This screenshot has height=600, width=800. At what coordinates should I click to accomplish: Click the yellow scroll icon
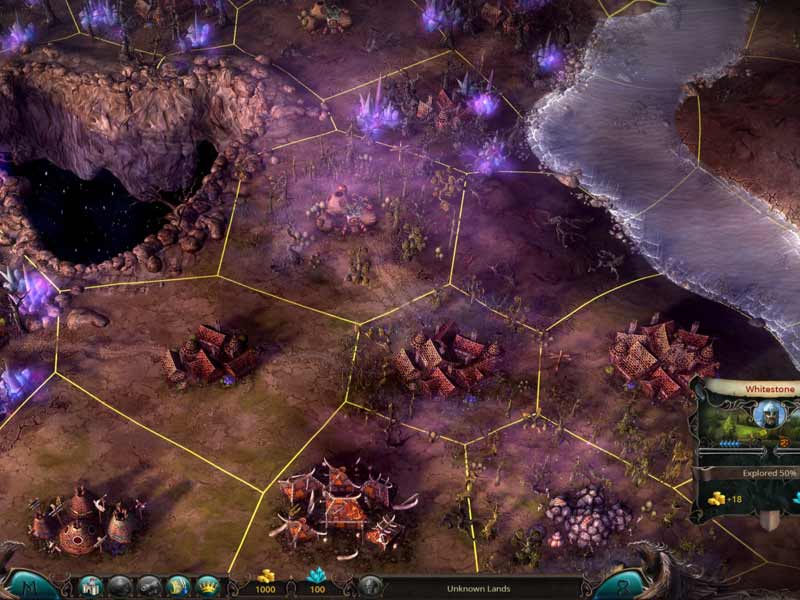coord(178,586)
